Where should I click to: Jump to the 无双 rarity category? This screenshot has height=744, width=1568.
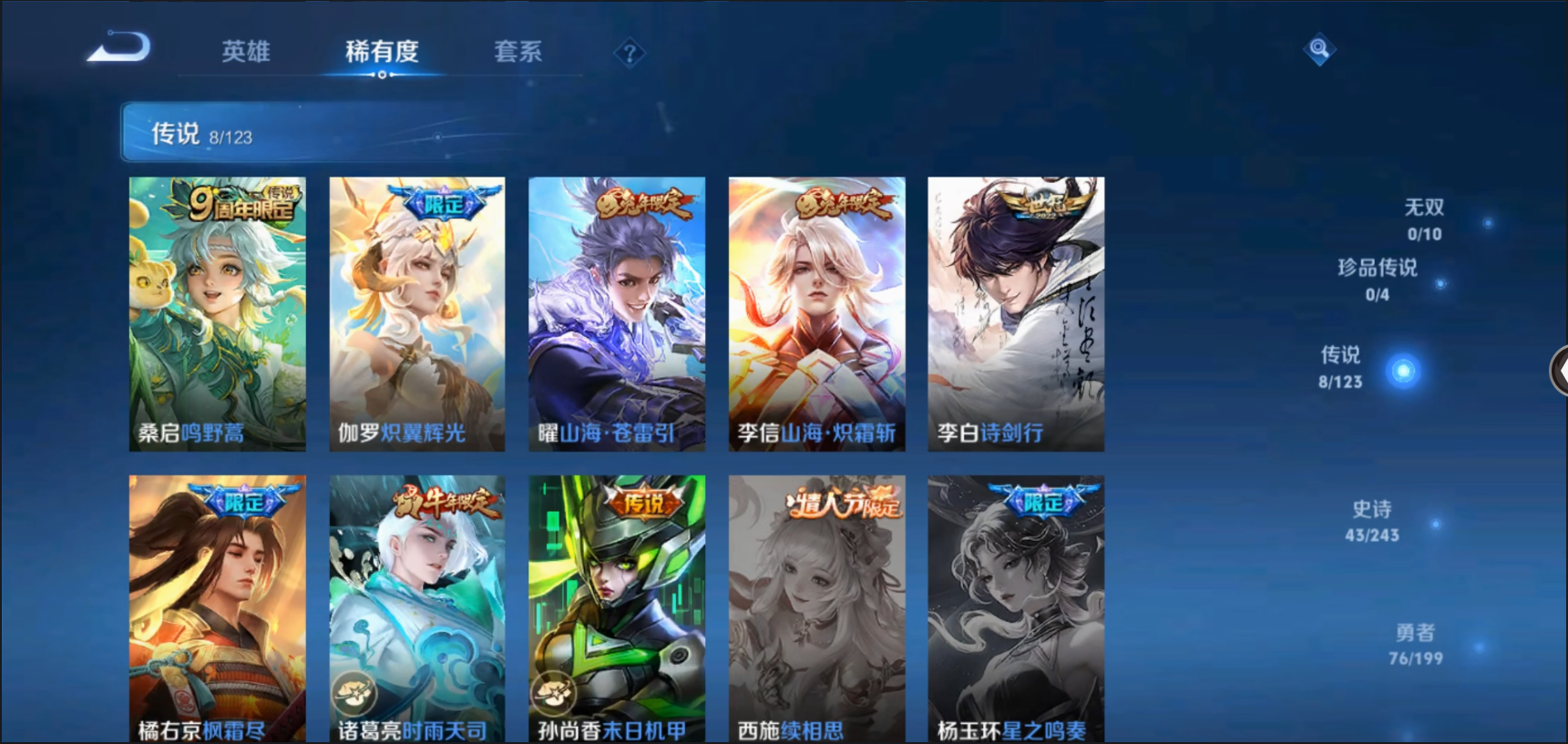point(1424,219)
